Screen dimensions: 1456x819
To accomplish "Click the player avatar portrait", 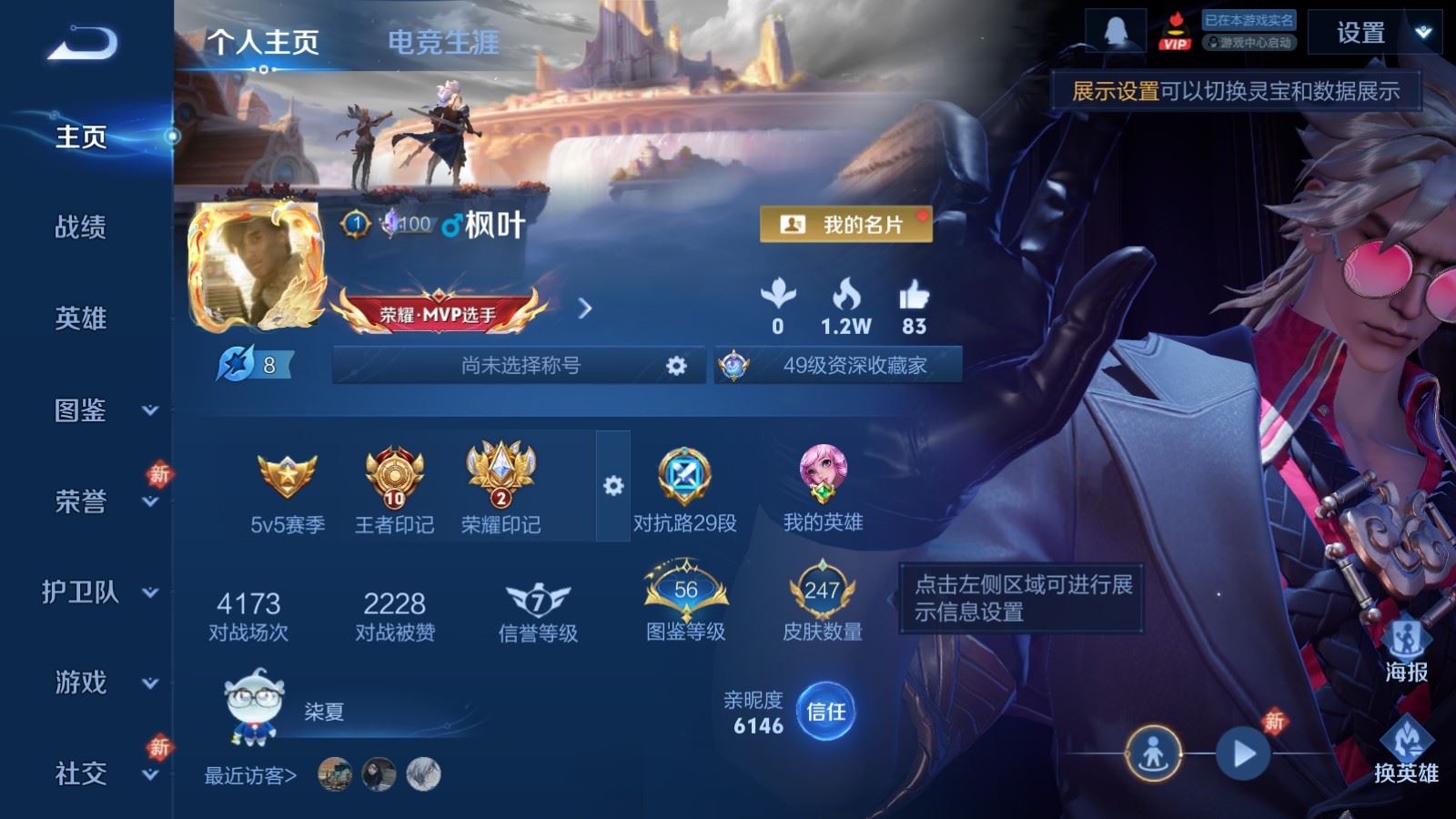I will pyautogui.click(x=256, y=266).
